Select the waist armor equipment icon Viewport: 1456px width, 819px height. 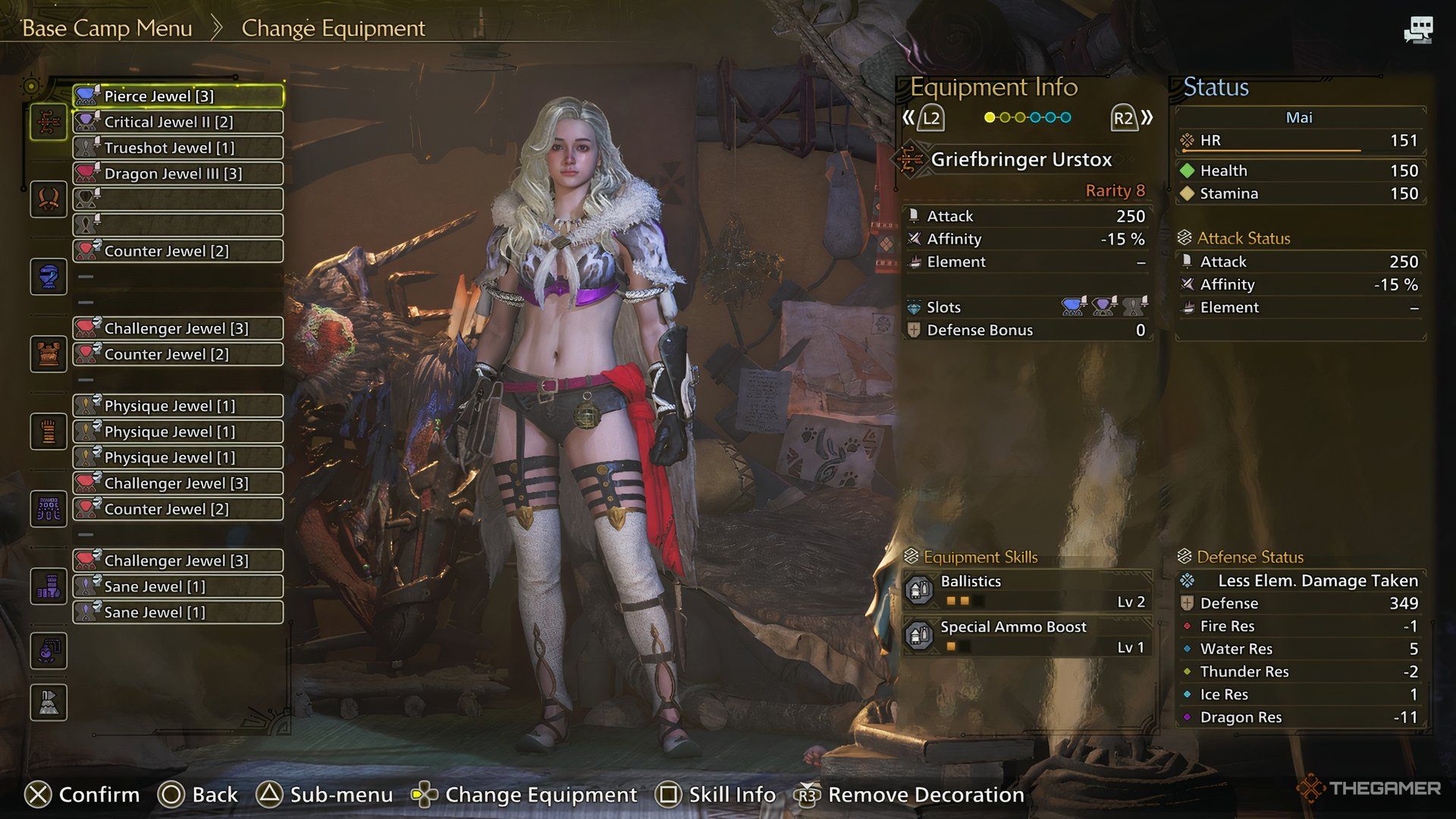[x=49, y=509]
